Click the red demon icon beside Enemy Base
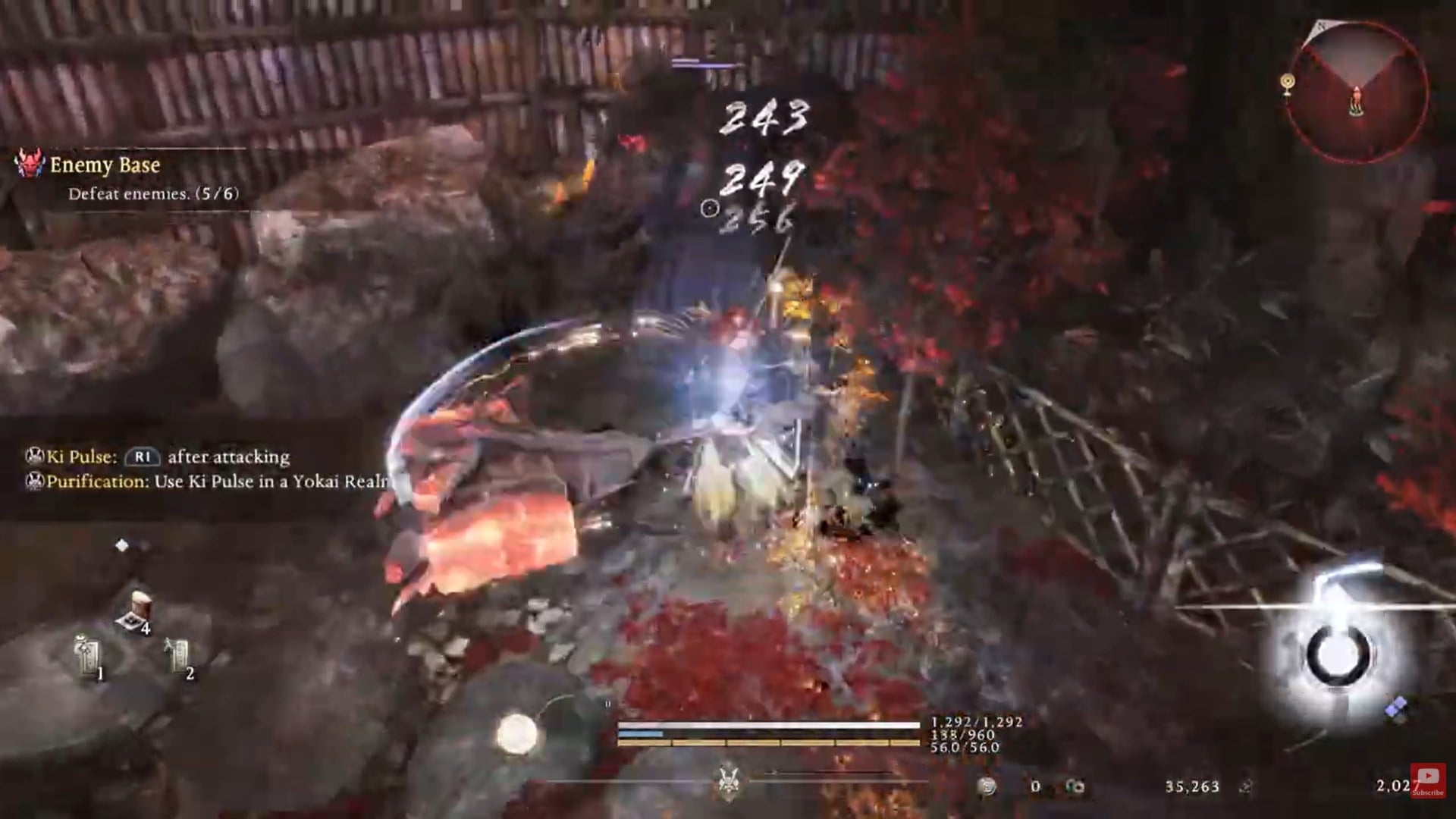Image resolution: width=1456 pixels, height=819 pixels. tap(29, 165)
